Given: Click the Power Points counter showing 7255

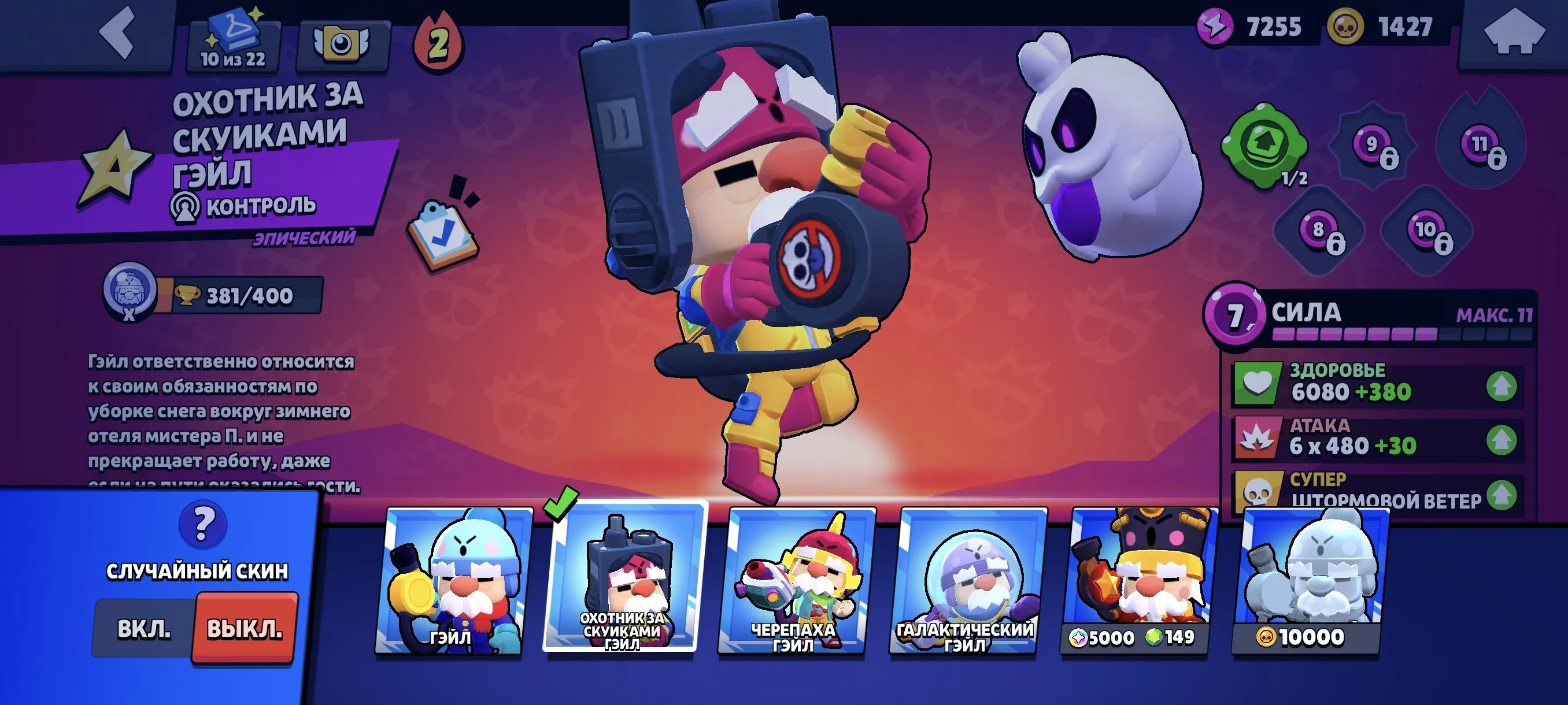Looking at the screenshot, I should pos(1274,26).
